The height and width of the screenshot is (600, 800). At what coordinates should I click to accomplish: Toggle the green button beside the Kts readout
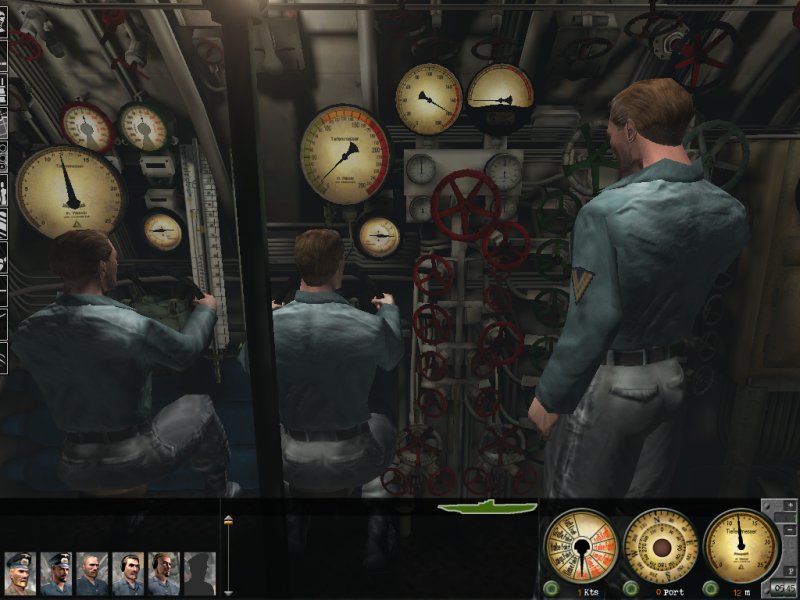pyautogui.click(x=552, y=588)
